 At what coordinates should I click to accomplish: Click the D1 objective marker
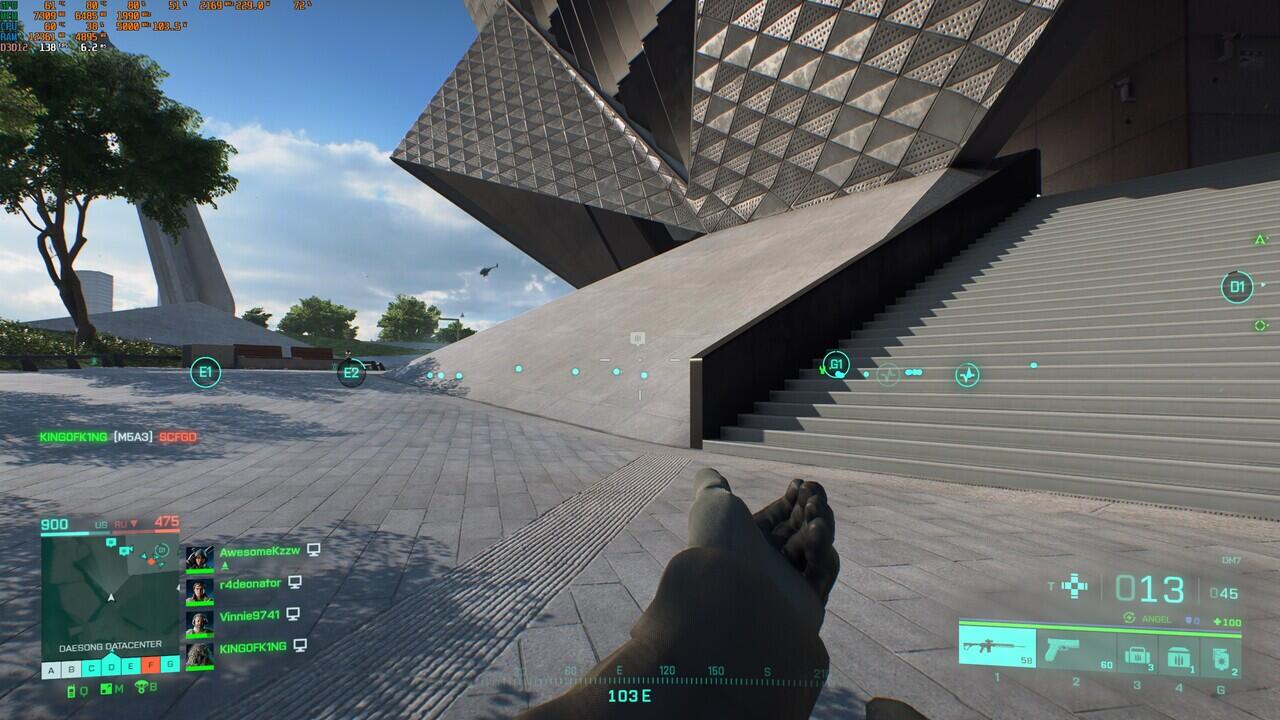pos(1237,287)
